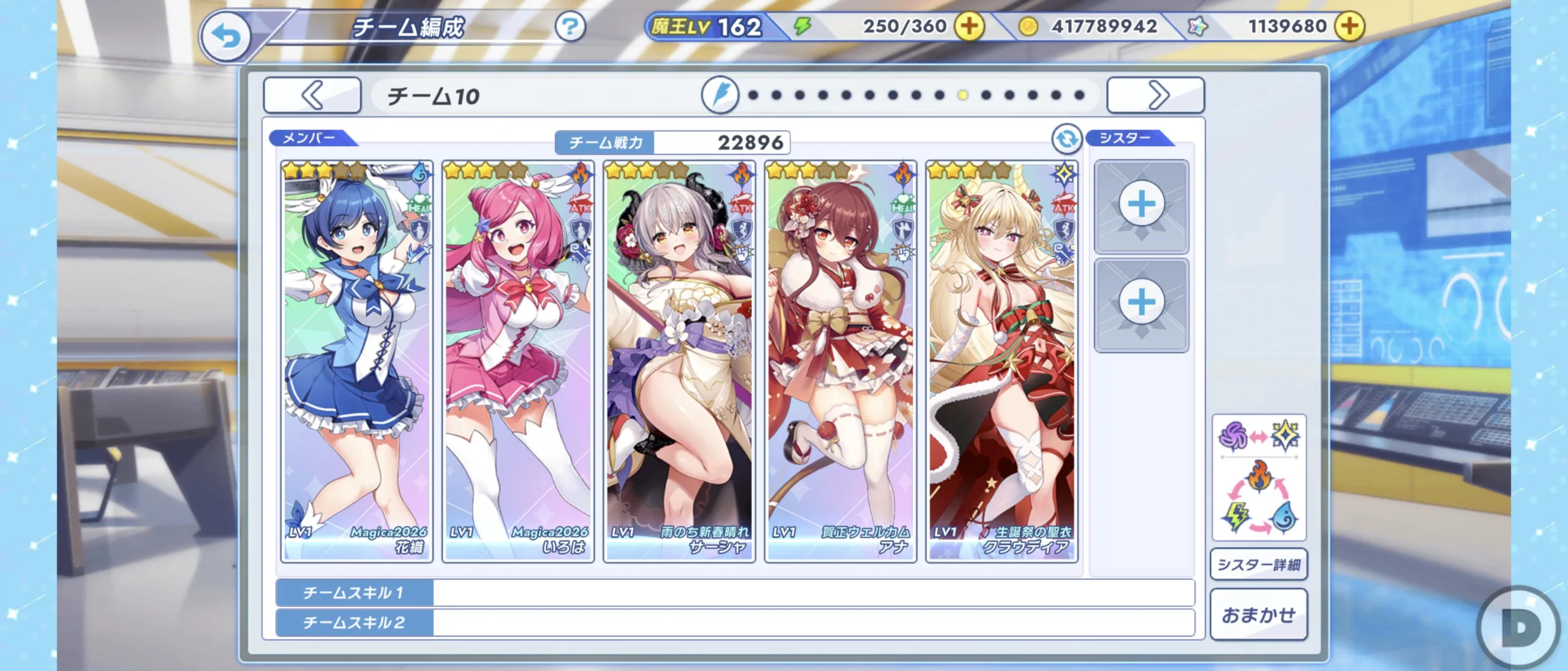The width and height of the screenshot is (1568, 671).
Task: Click the チームスキル1 row
Action: coord(735,593)
